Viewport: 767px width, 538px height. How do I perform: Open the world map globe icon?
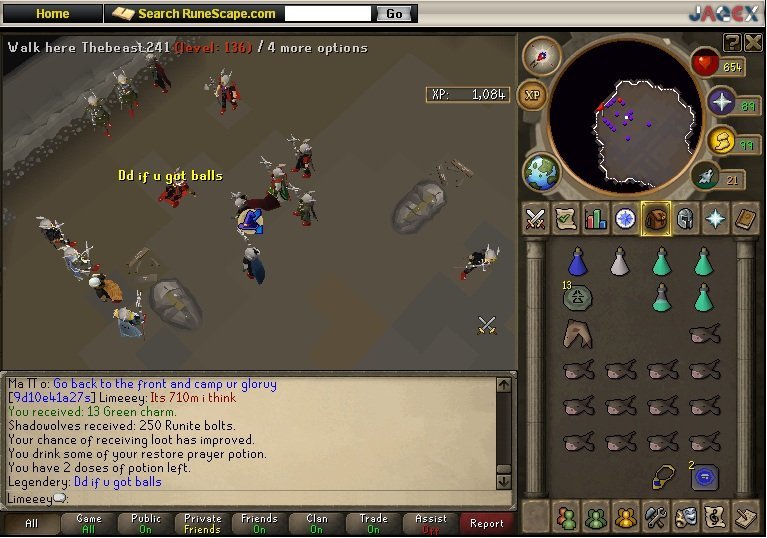click(x=541, y=171)
